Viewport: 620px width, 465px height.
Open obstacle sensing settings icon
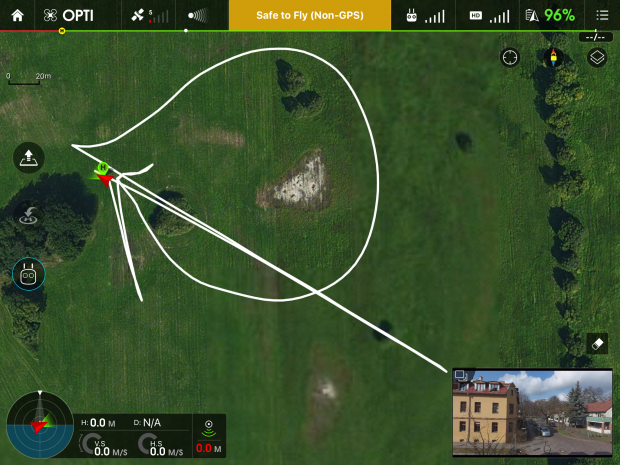click(197, 16)
